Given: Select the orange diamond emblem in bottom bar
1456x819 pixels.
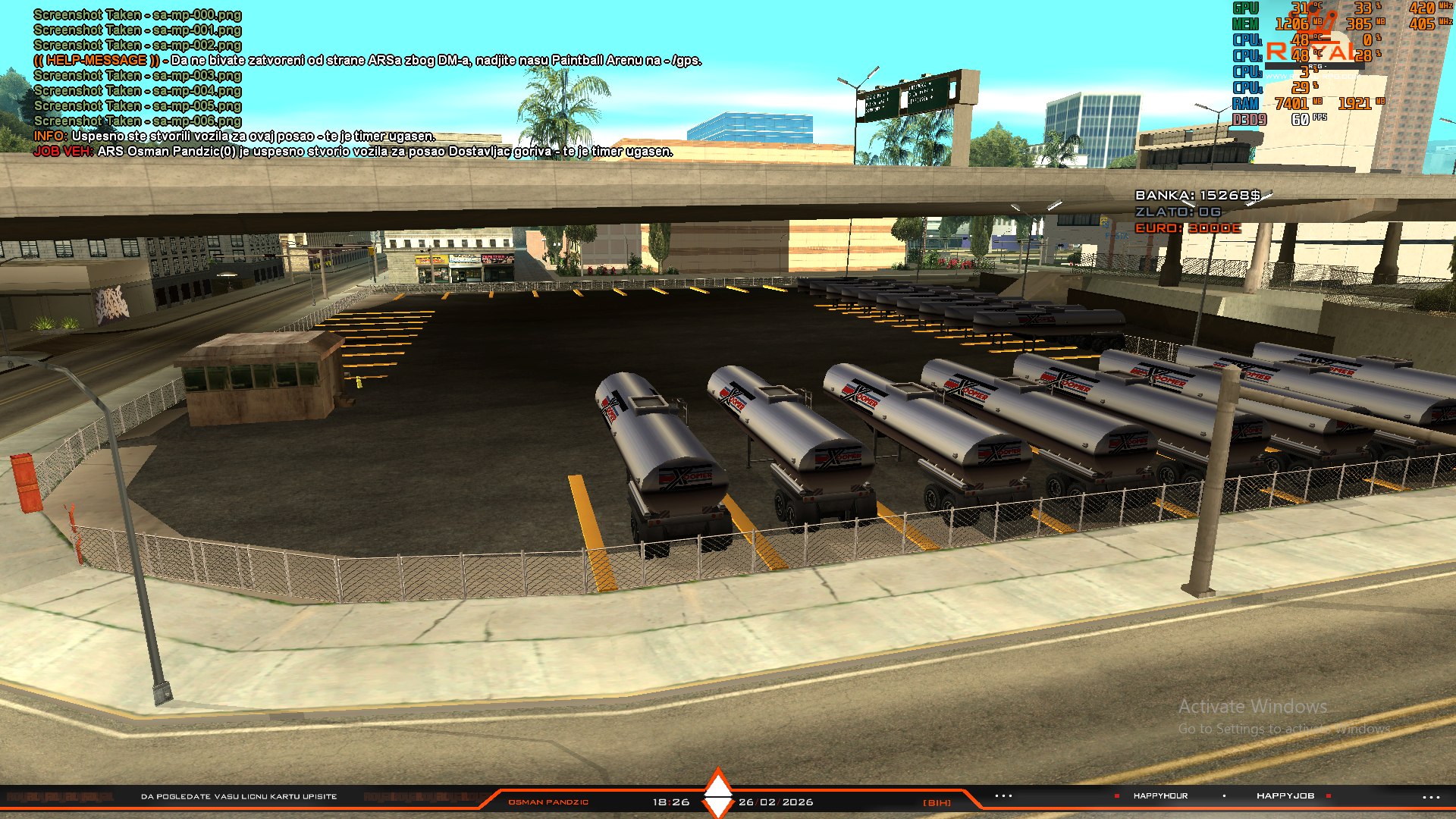Looking at the screenshot, I should [717, 793].
